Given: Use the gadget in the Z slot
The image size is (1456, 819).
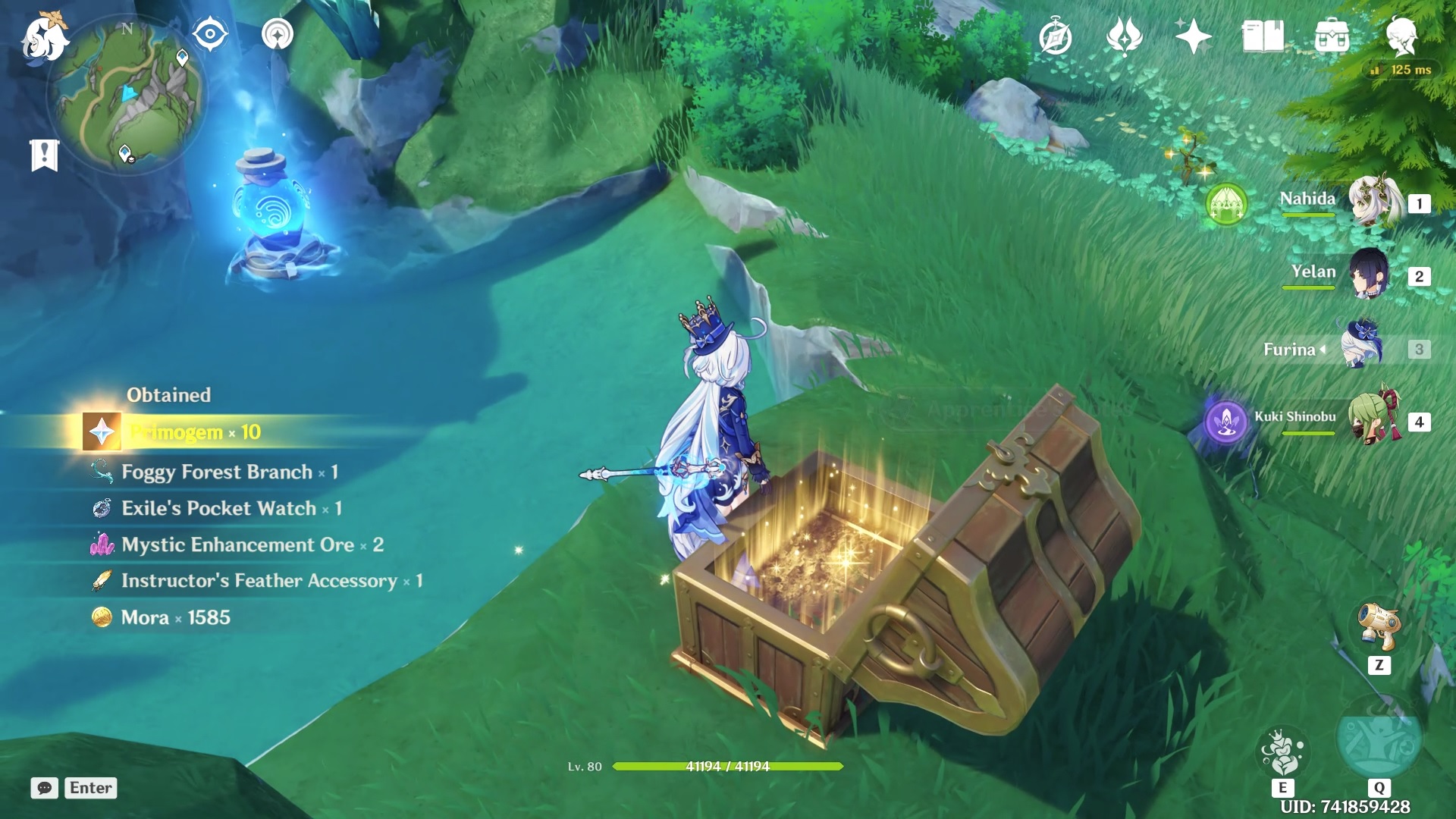Looking at the screenshot, I should point(1379,628).
